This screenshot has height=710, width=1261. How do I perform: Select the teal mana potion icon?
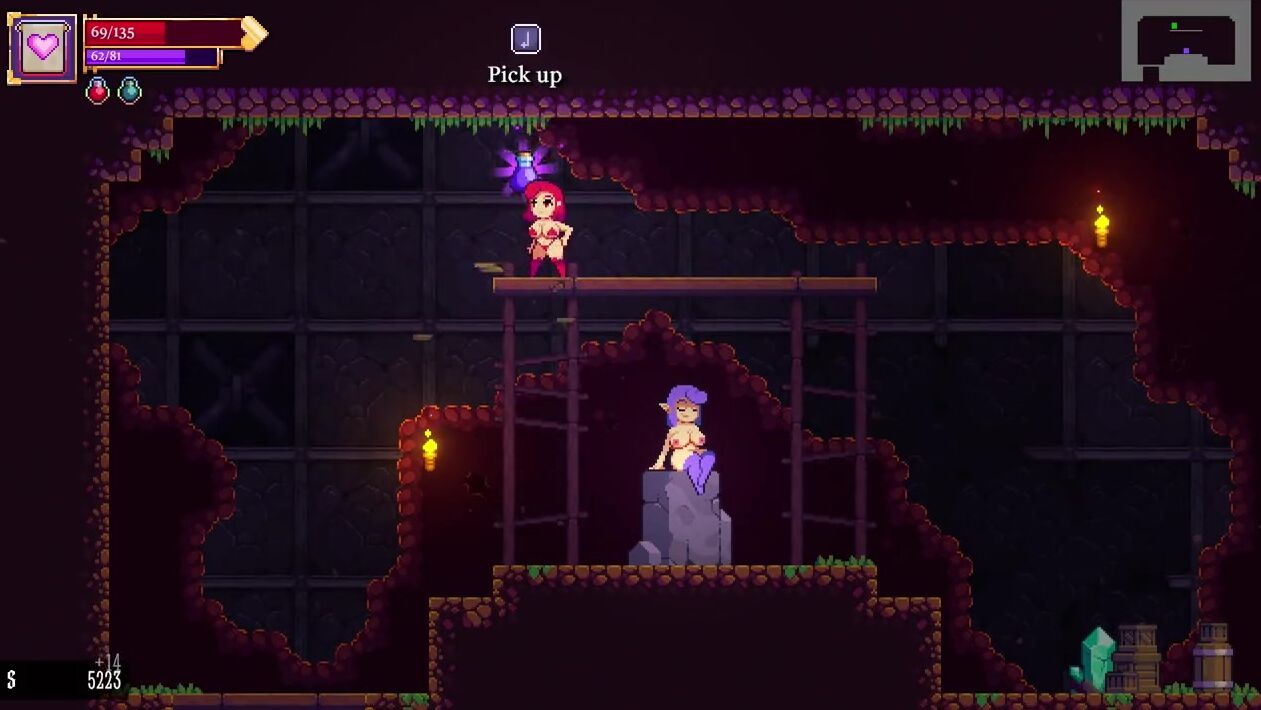point(130,91)
